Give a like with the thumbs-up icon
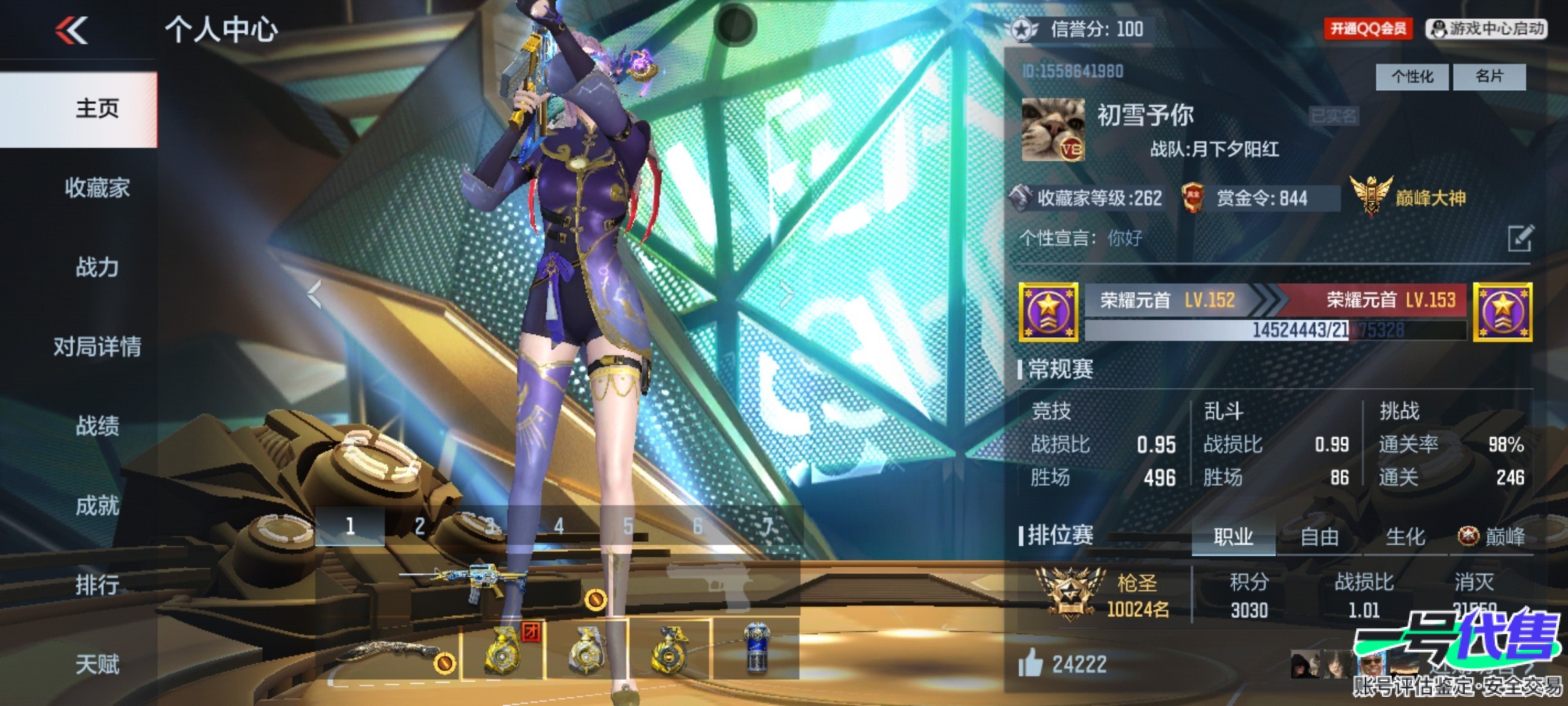 [x=1030, y=664]
